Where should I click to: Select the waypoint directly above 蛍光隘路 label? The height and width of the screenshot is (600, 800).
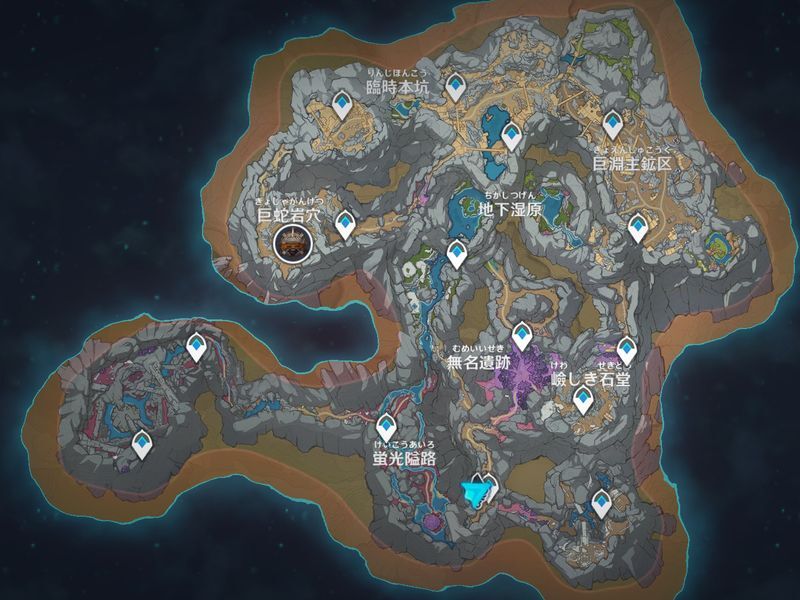(x=387, y=426)
